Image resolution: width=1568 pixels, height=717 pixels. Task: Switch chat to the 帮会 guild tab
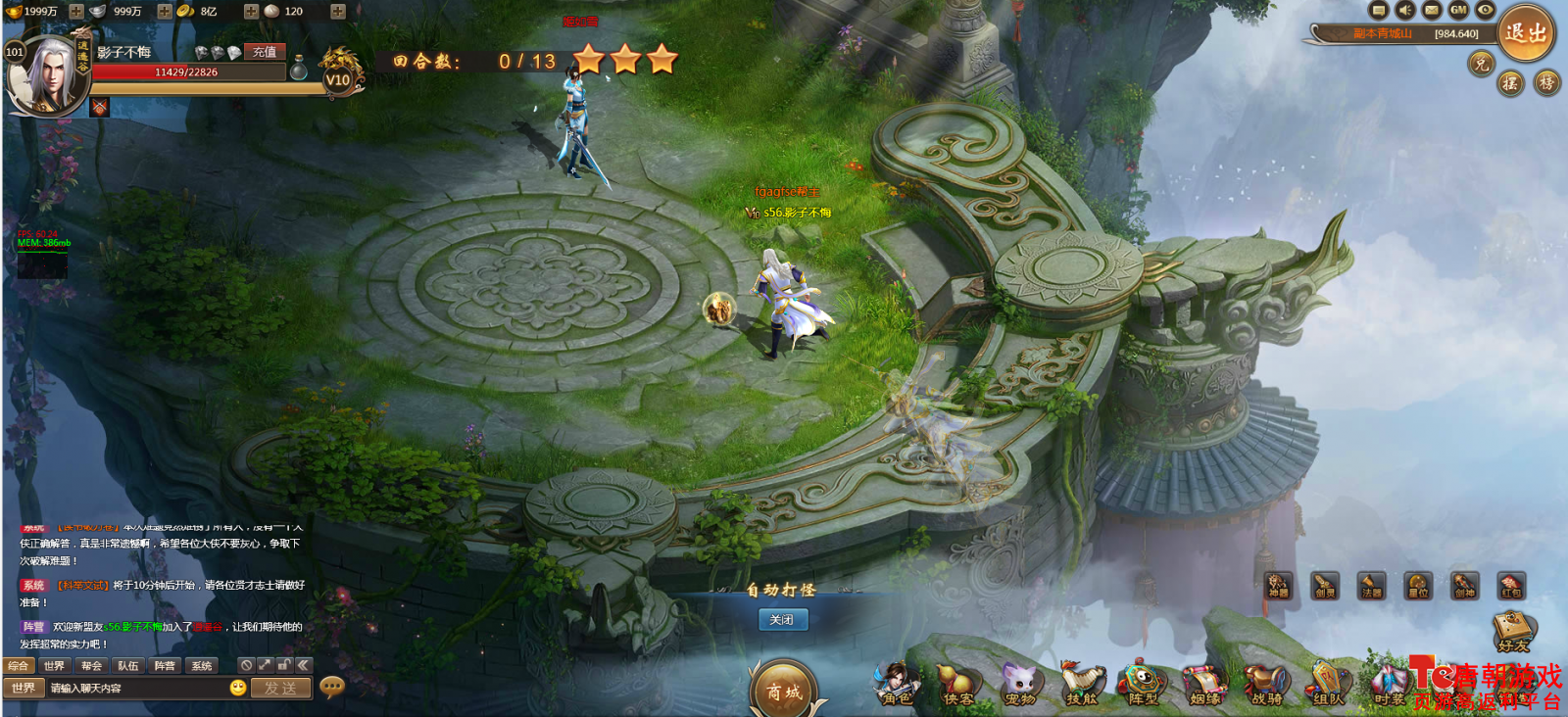point(91,666)
